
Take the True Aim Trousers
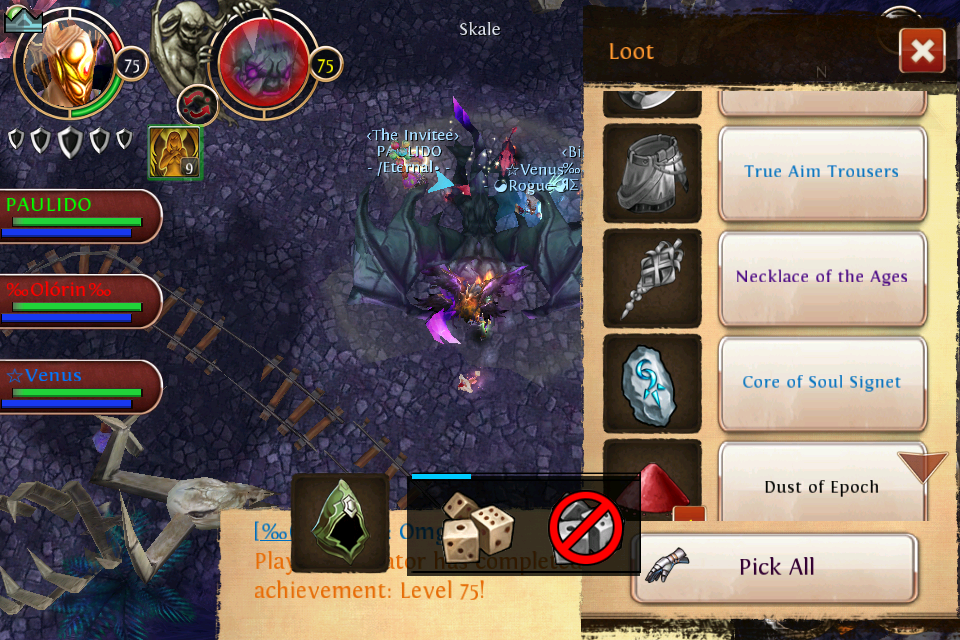coord(821,172)
